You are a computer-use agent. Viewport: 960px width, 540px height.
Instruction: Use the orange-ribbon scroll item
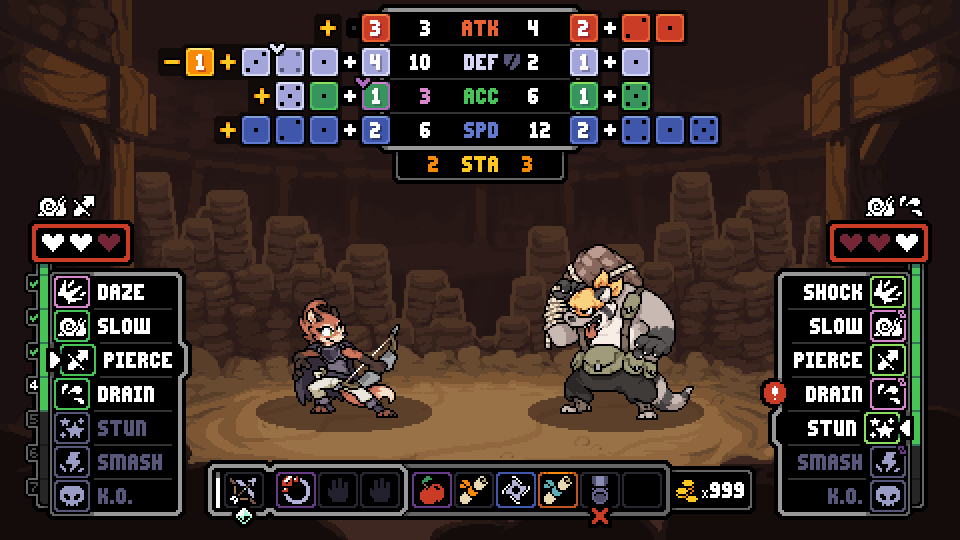(473, 490)
